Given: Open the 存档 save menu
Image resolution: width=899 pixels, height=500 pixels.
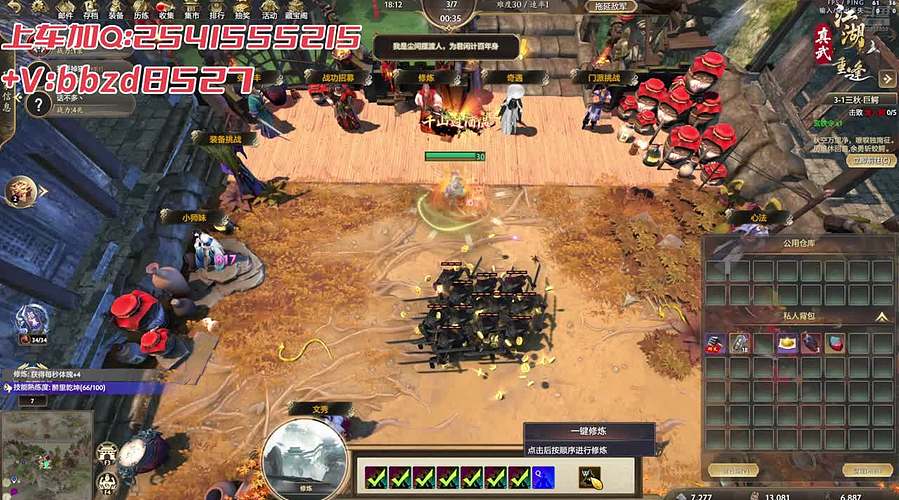Looking at the screenshot, I should (91, 9).
